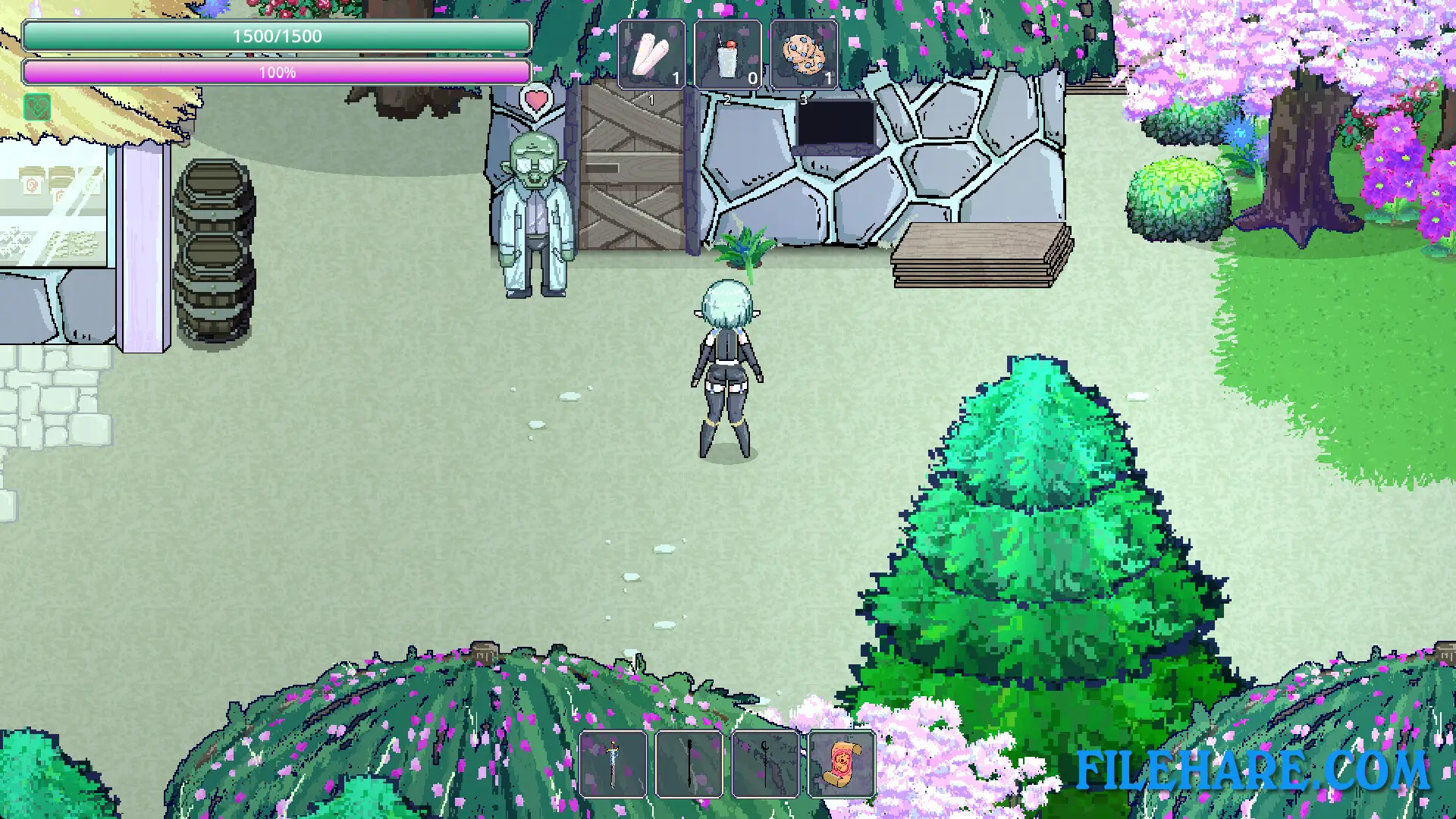The width and height of the screenshot is (1456, 819).
Task: Talk to the NPC in the white lab coat
Action: pos(535,212)
